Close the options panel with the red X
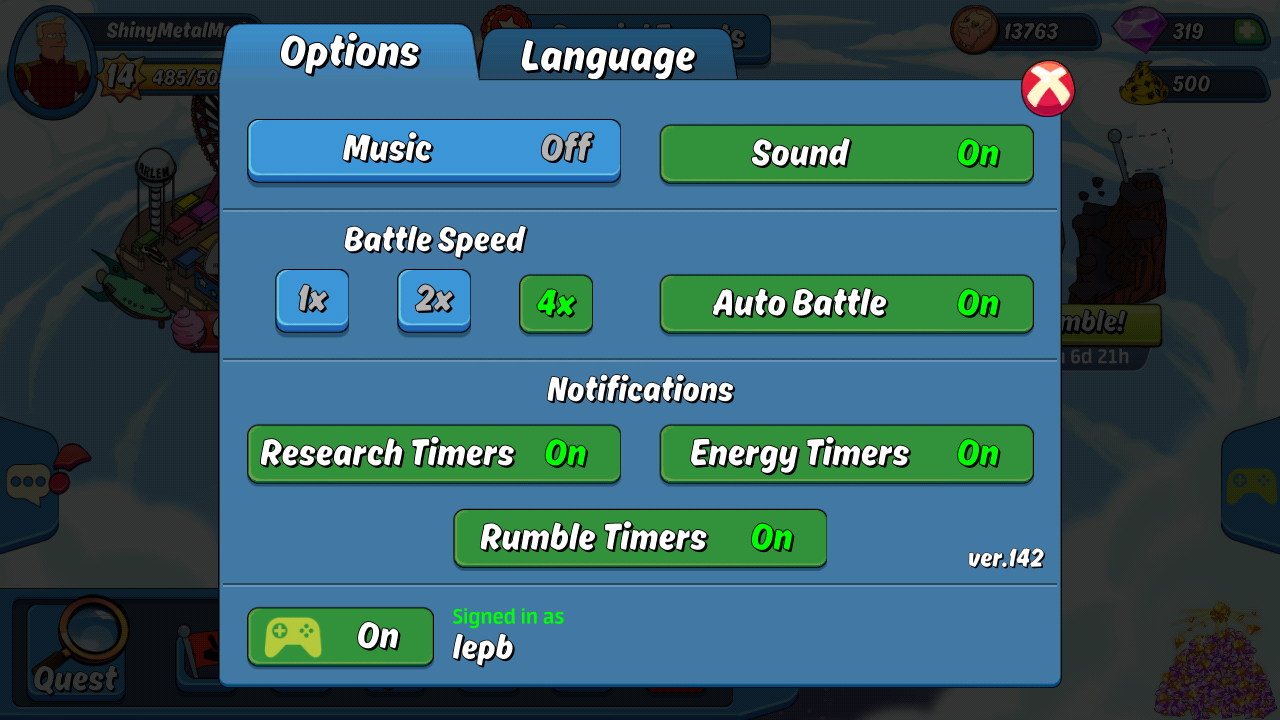This screenshot has height=720, width=1280. (1047, 89)
